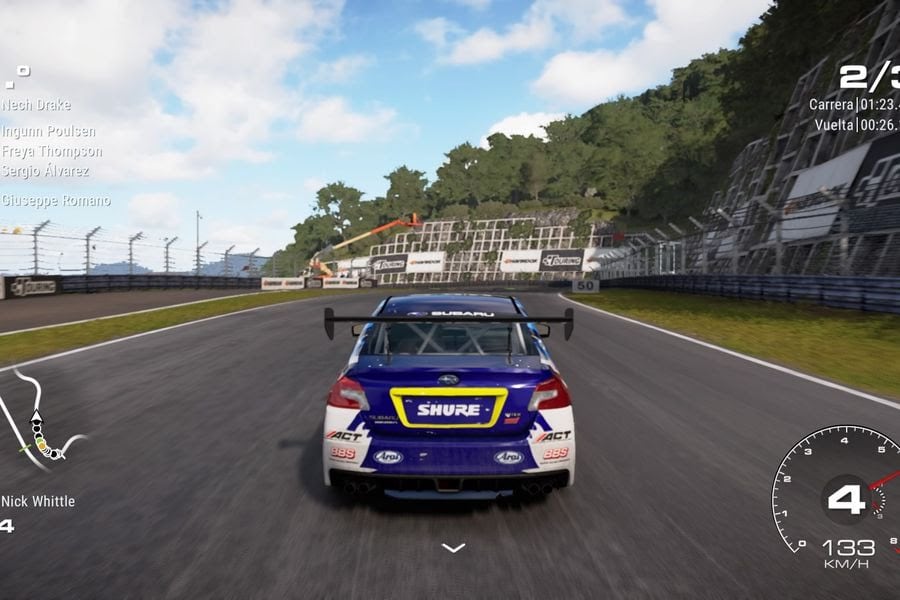Select Nech Drake in the standings list

[34, 104]
